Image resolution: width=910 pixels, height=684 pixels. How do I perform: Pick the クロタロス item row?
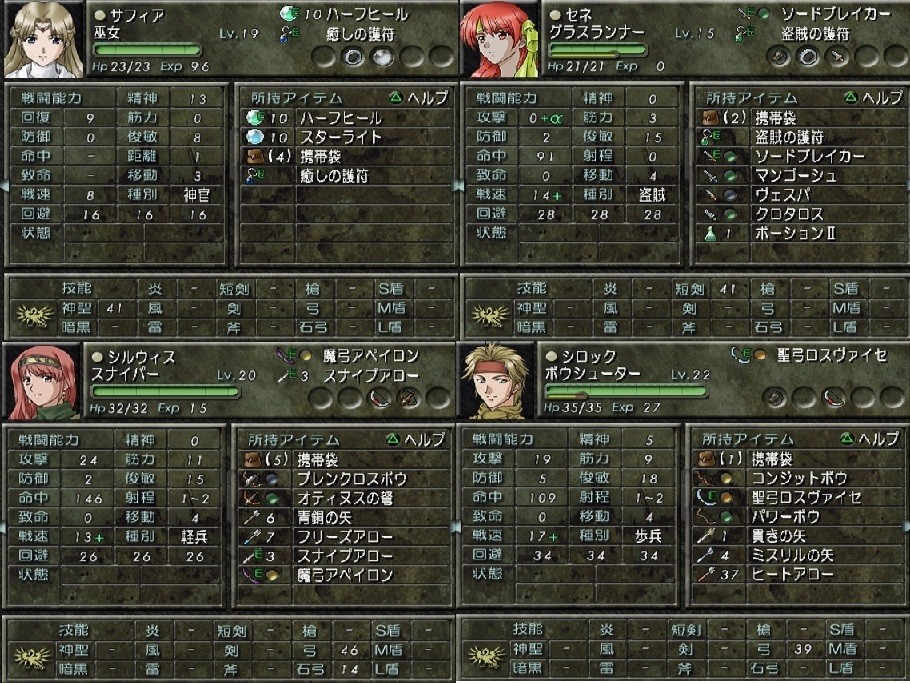(788, 214)
